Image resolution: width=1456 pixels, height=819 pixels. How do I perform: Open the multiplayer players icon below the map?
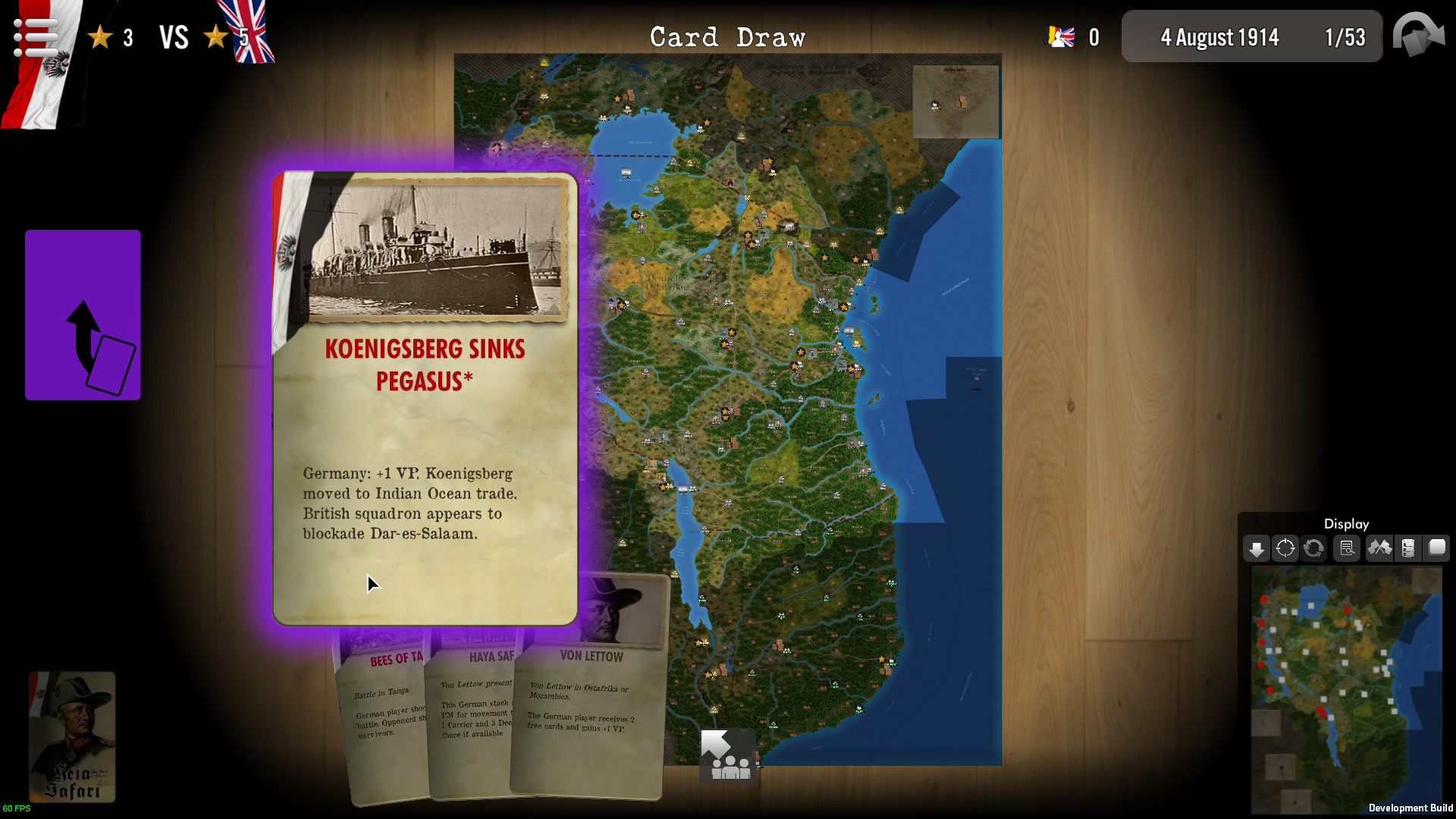pyautogui.click(x=726, y=755)
